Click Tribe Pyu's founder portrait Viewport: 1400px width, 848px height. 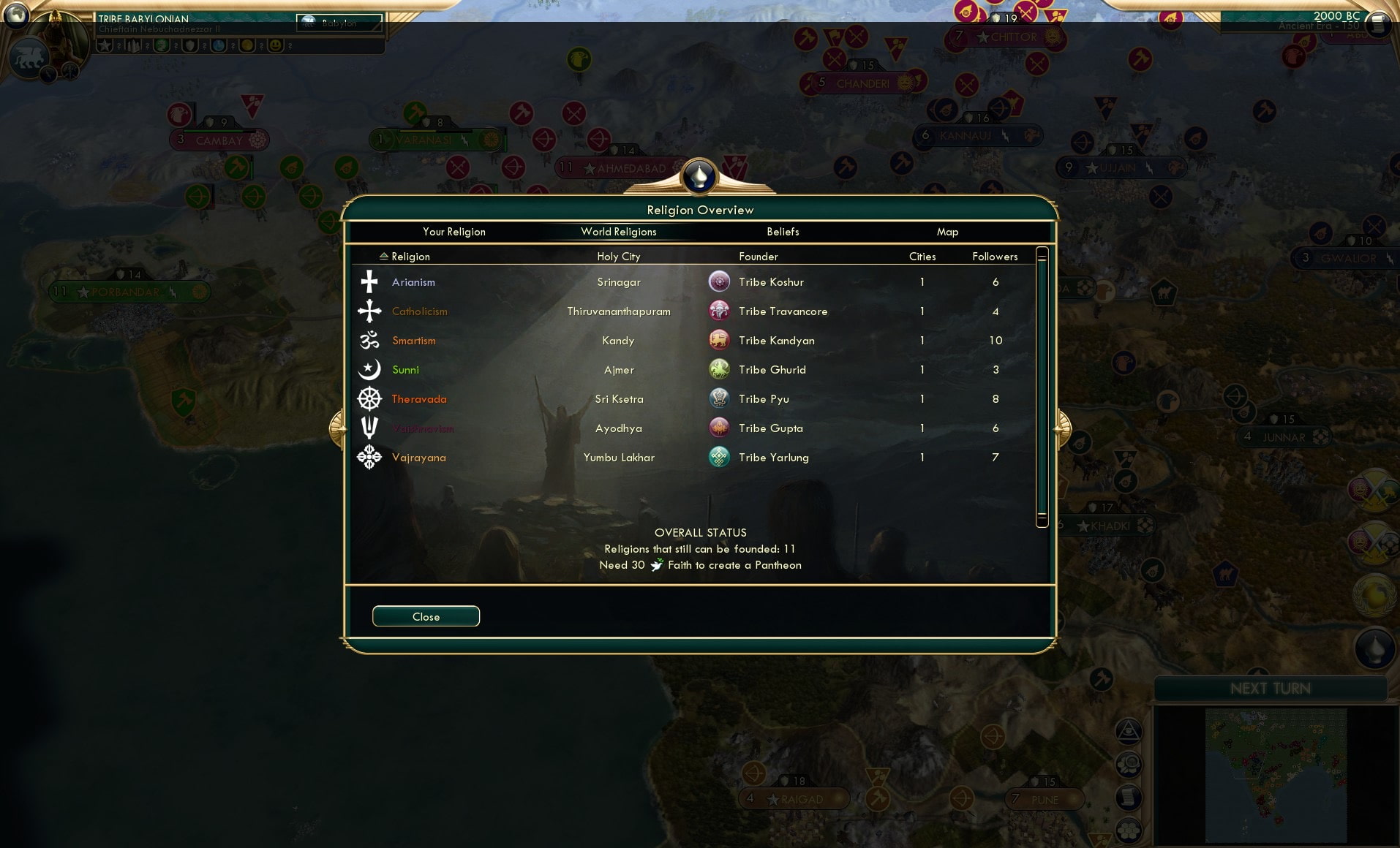[720, 399]
